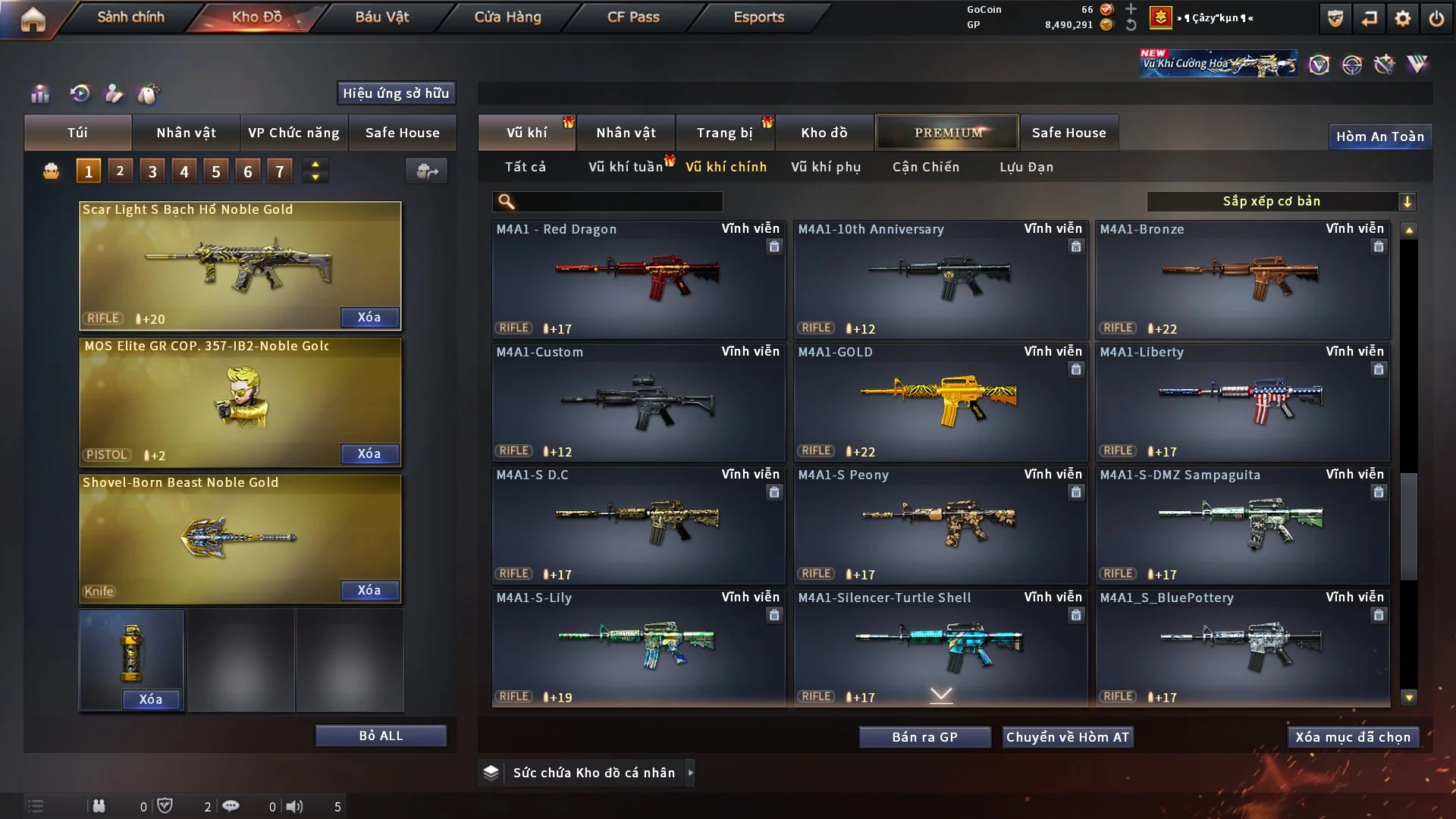Open the Hiệu ứng sở hữu panel
This screenshot has width=1456, height=819.
(396, 93)
